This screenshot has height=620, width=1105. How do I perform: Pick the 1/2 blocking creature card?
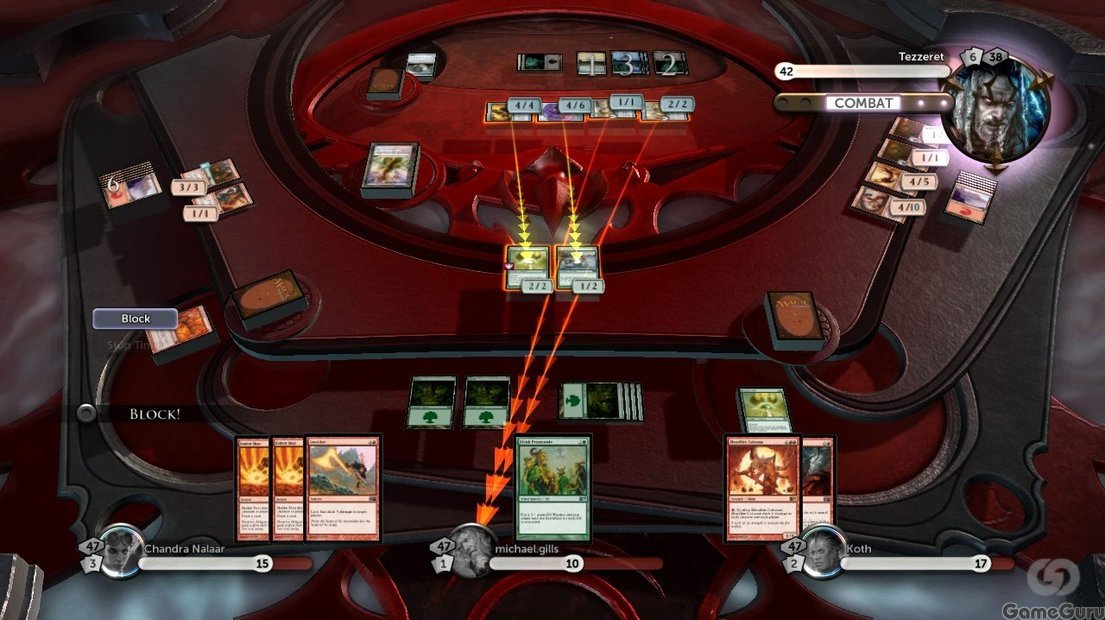click(577, 266)
